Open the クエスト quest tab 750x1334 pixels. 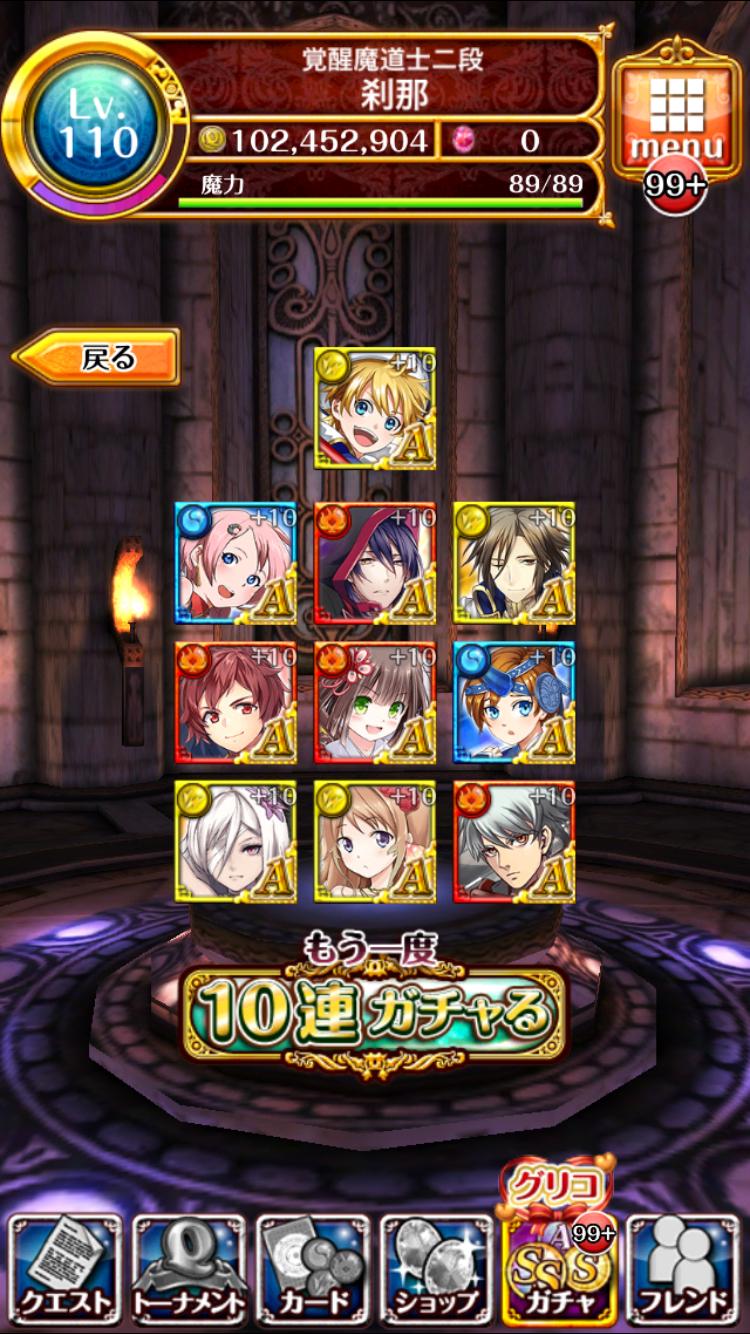[65, 1267]
